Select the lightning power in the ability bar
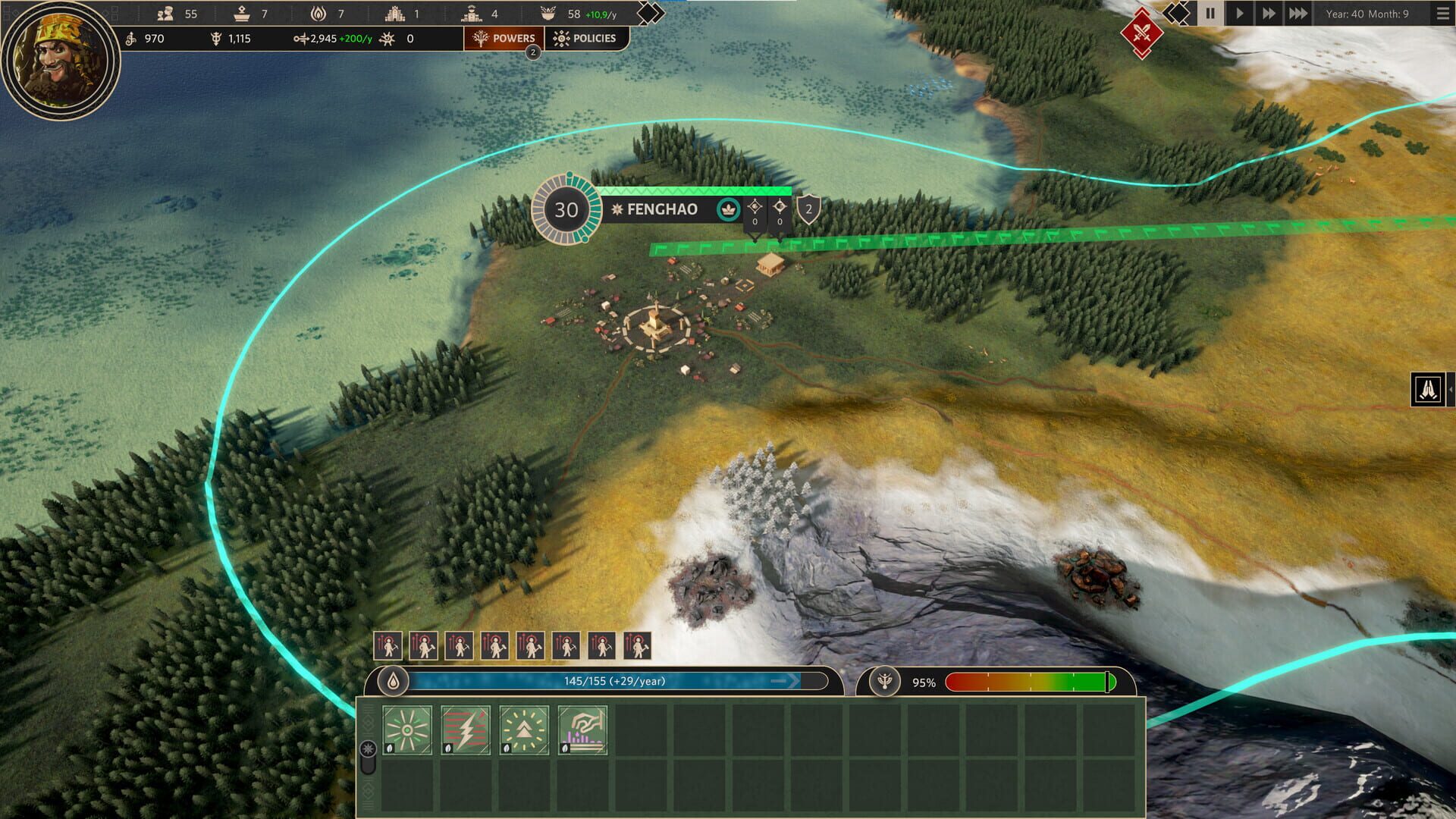The height and width of the screenshot is (819, 1456). coord(465,730)
